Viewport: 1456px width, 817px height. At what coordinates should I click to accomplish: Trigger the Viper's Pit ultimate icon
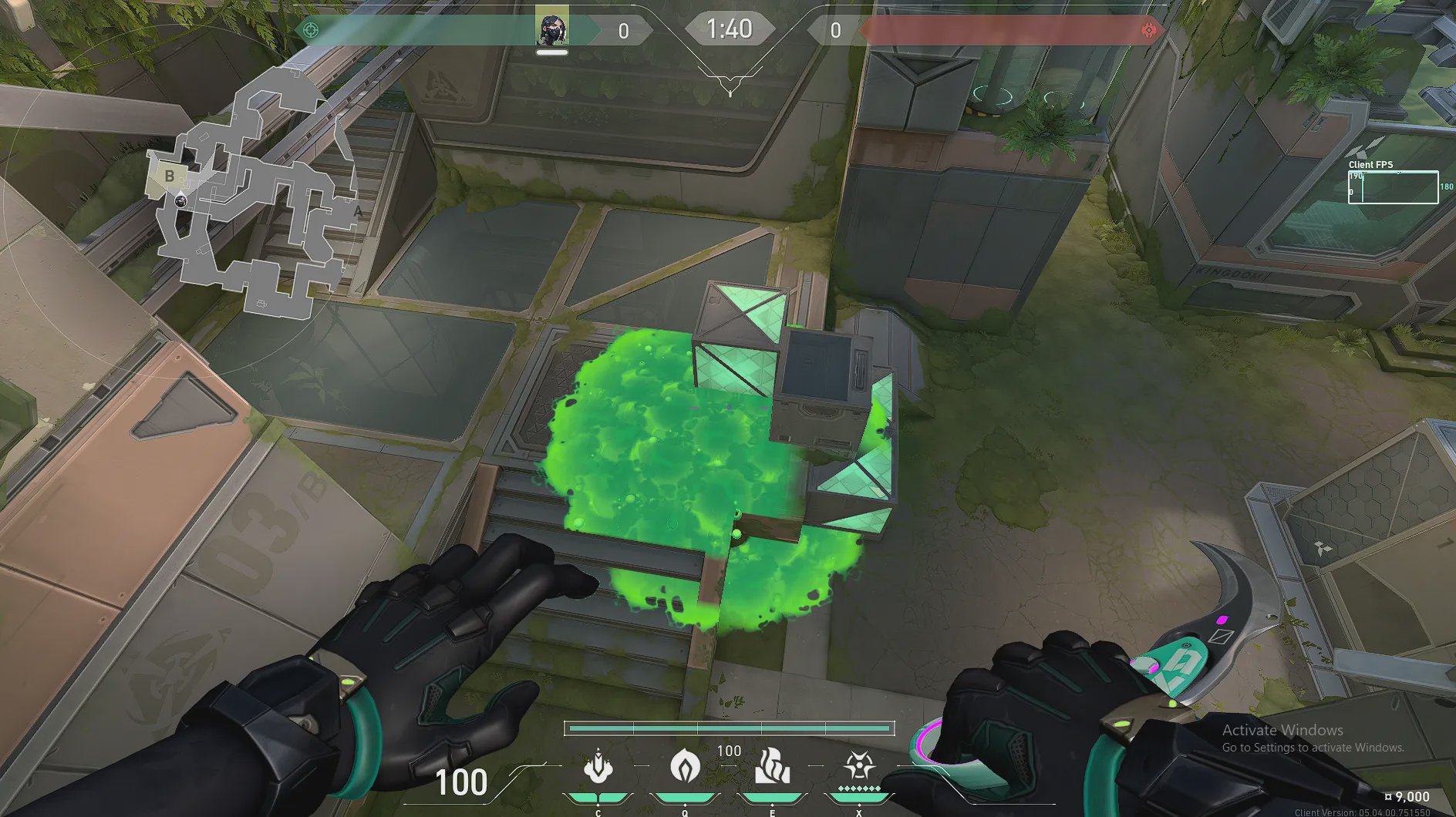pyautogui.click(x=858, y=766)
